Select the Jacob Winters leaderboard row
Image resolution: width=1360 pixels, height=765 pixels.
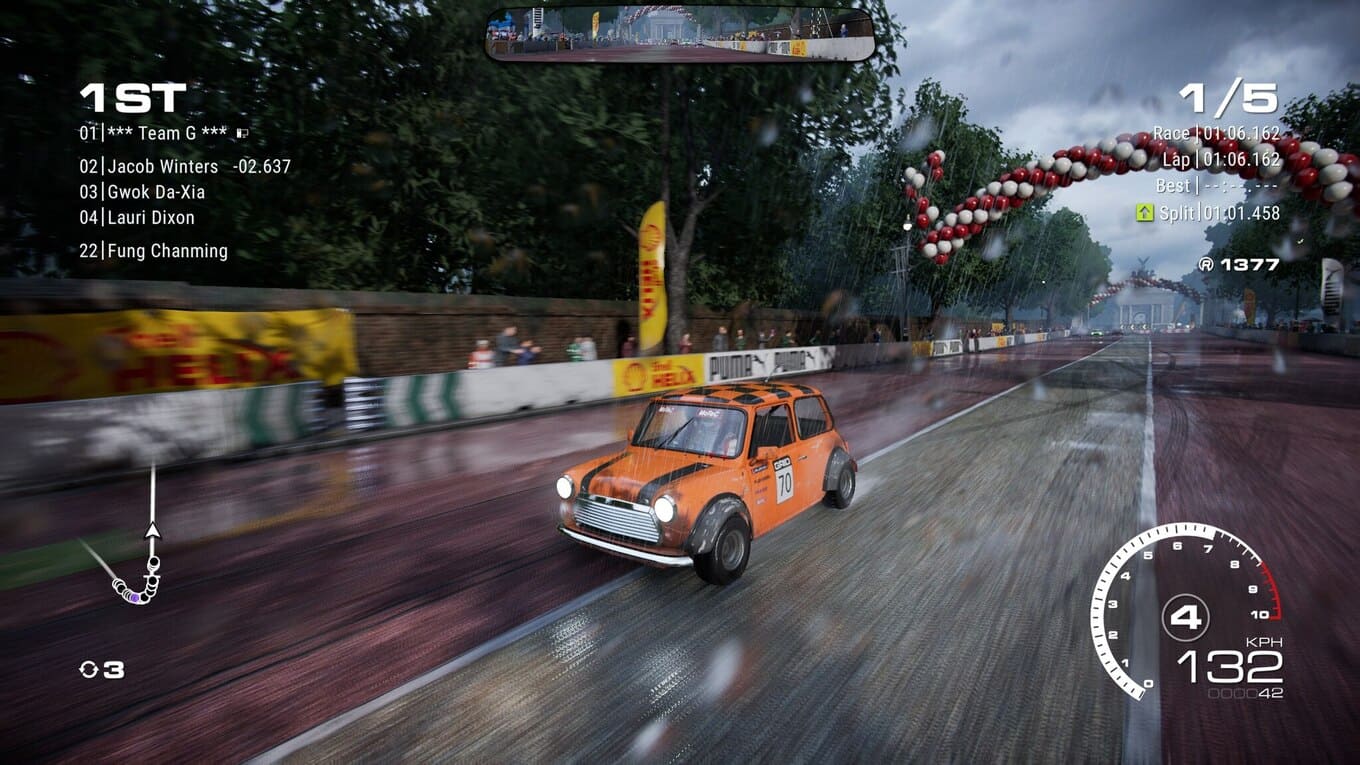point(162,167)
